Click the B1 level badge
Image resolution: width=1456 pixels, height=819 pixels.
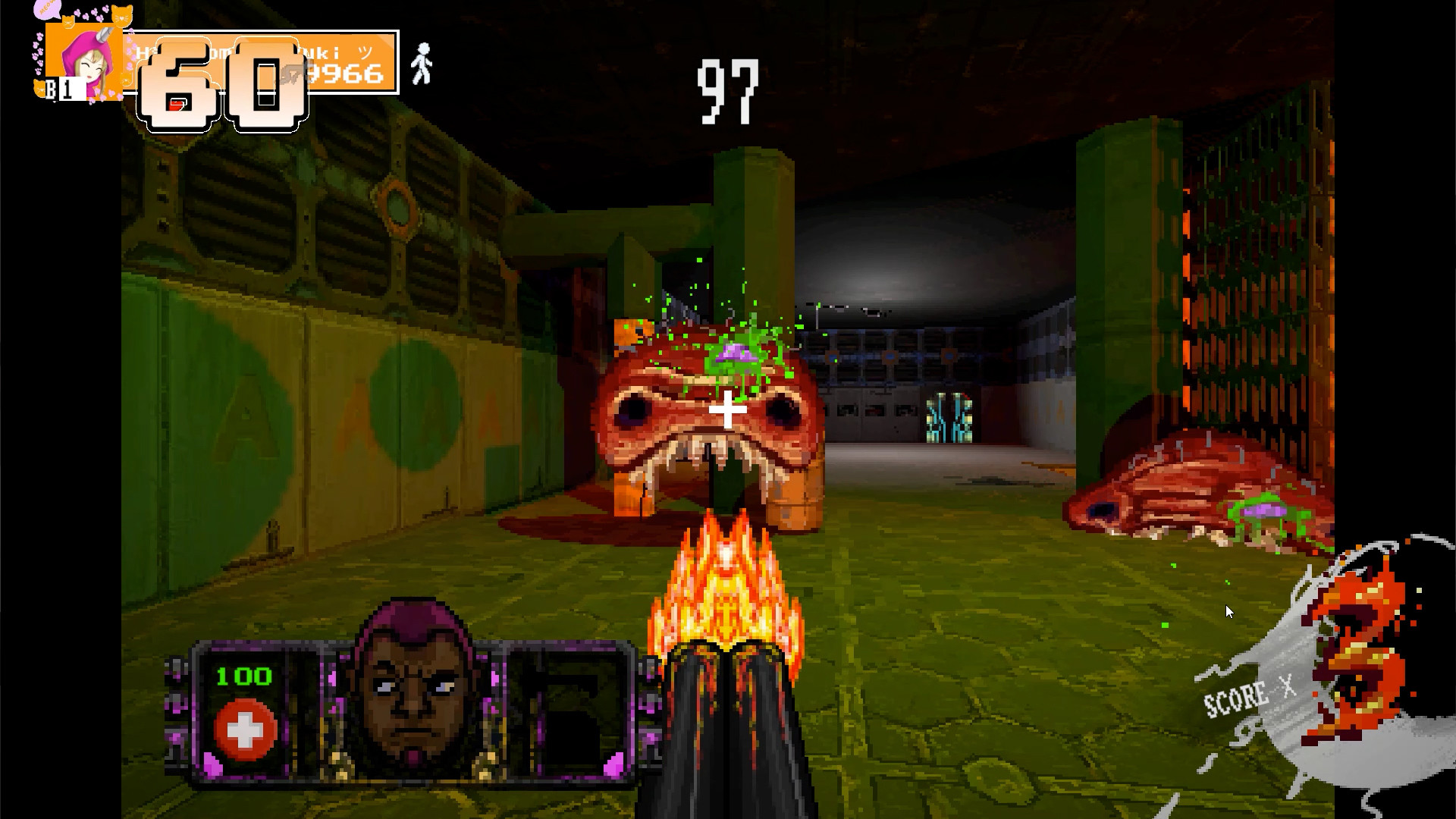pos(61,89)
